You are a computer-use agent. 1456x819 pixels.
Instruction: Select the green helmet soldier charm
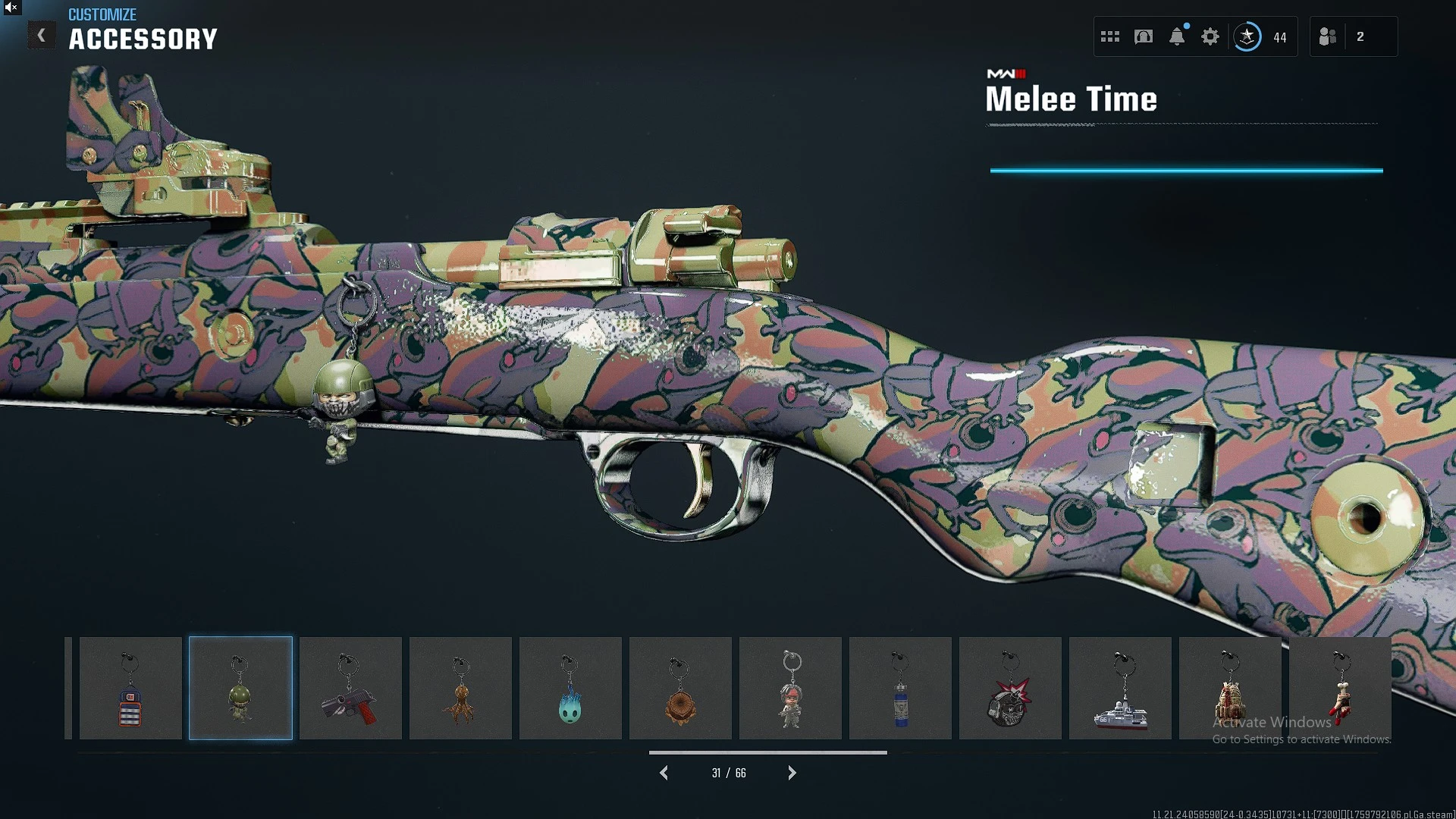point(240,689)
